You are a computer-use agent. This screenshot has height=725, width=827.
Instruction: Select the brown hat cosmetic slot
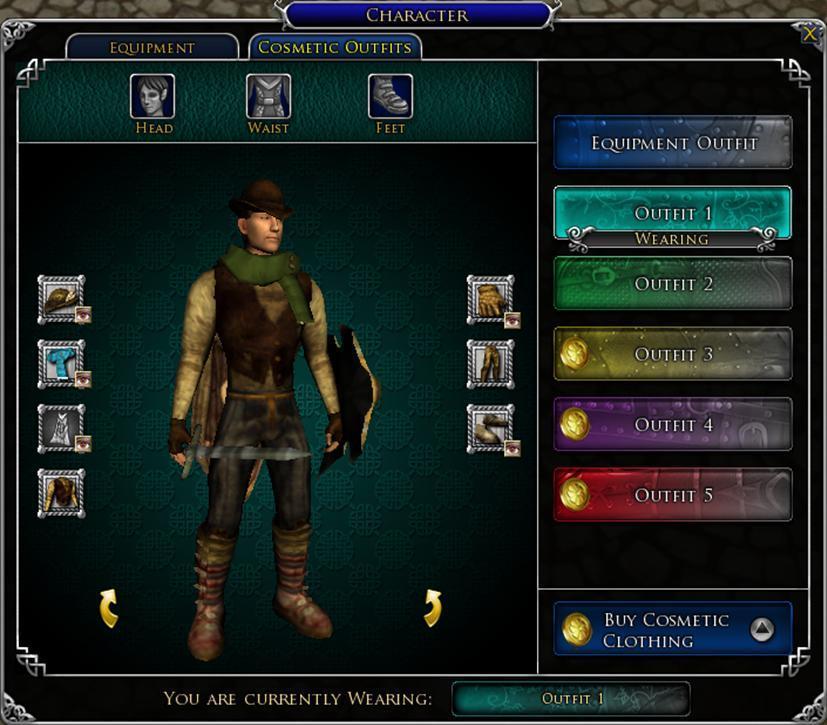coord(60,298)
